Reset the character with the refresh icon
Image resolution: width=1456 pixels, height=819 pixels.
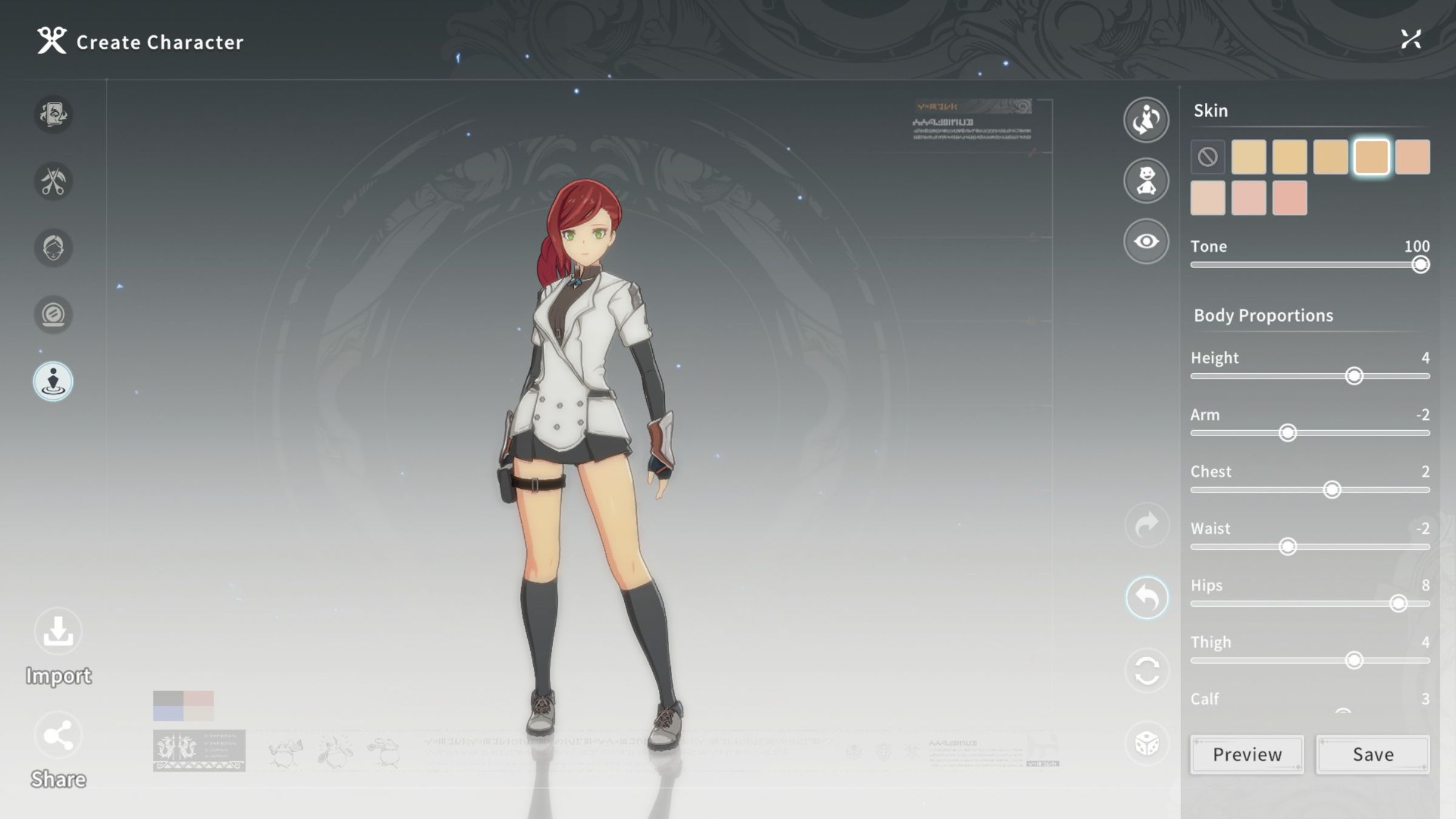(1146, 670)
